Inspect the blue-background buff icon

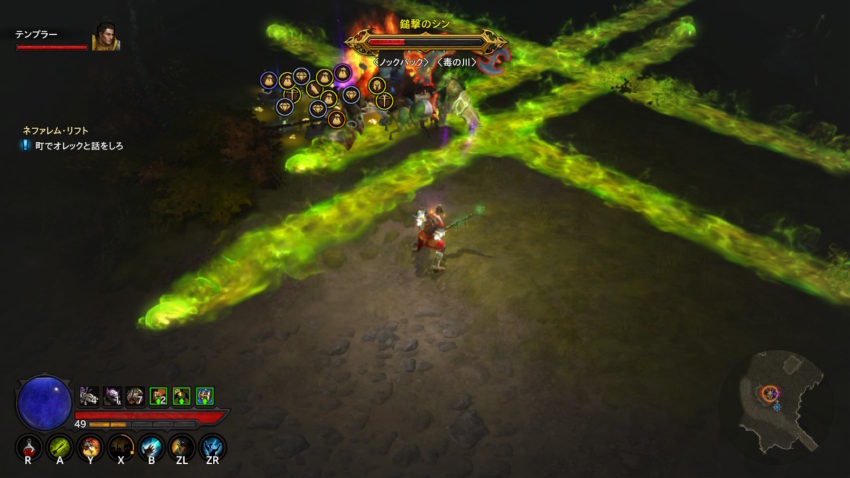pyautogui.click(x=204, y=396)
